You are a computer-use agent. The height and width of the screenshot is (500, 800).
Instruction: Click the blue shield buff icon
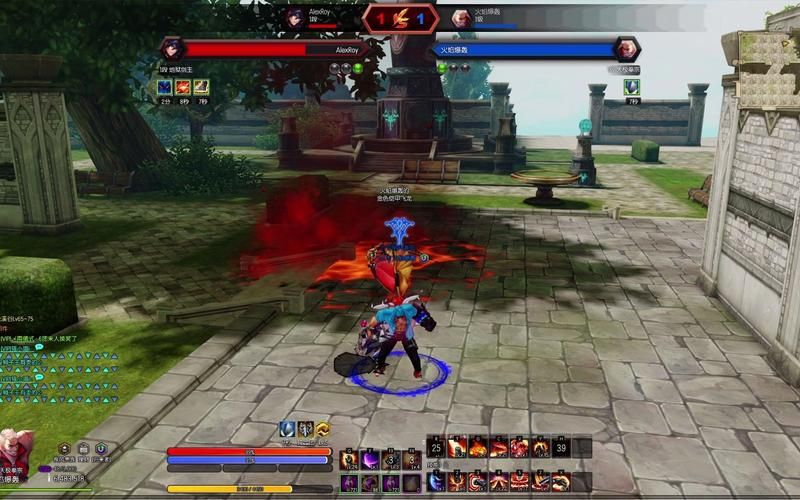tap(287, 429)
